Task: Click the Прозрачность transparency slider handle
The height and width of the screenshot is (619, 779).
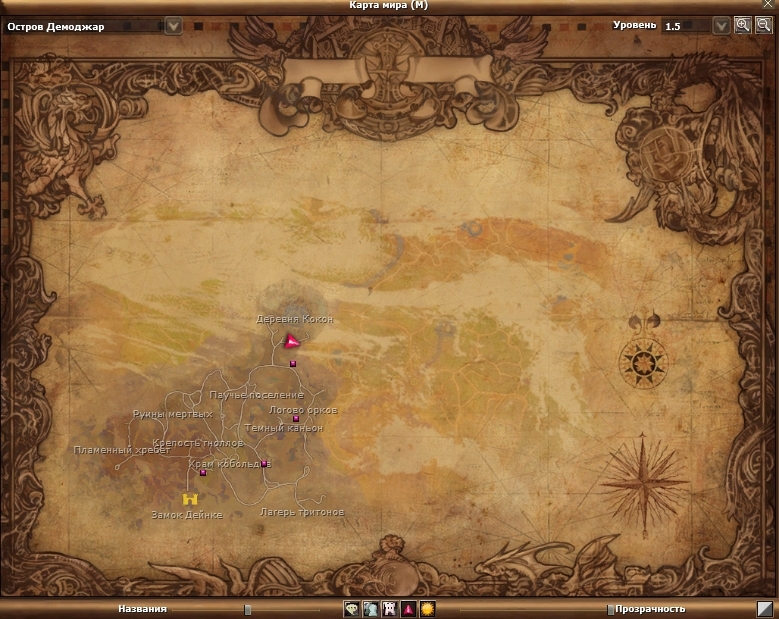Action: (610, 609)
